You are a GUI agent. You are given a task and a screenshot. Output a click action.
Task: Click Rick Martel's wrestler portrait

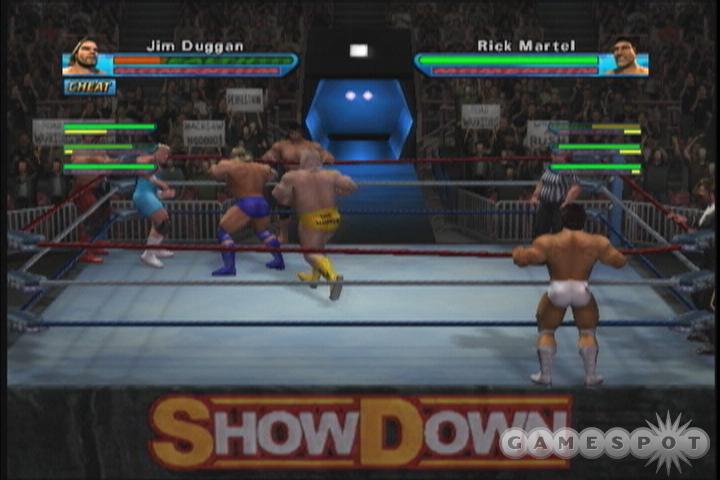[627, 57]
